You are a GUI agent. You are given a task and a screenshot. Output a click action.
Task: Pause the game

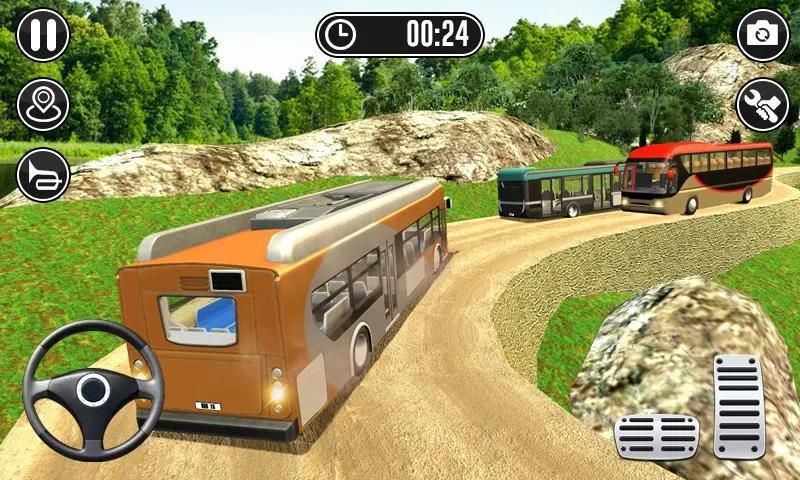43,35
